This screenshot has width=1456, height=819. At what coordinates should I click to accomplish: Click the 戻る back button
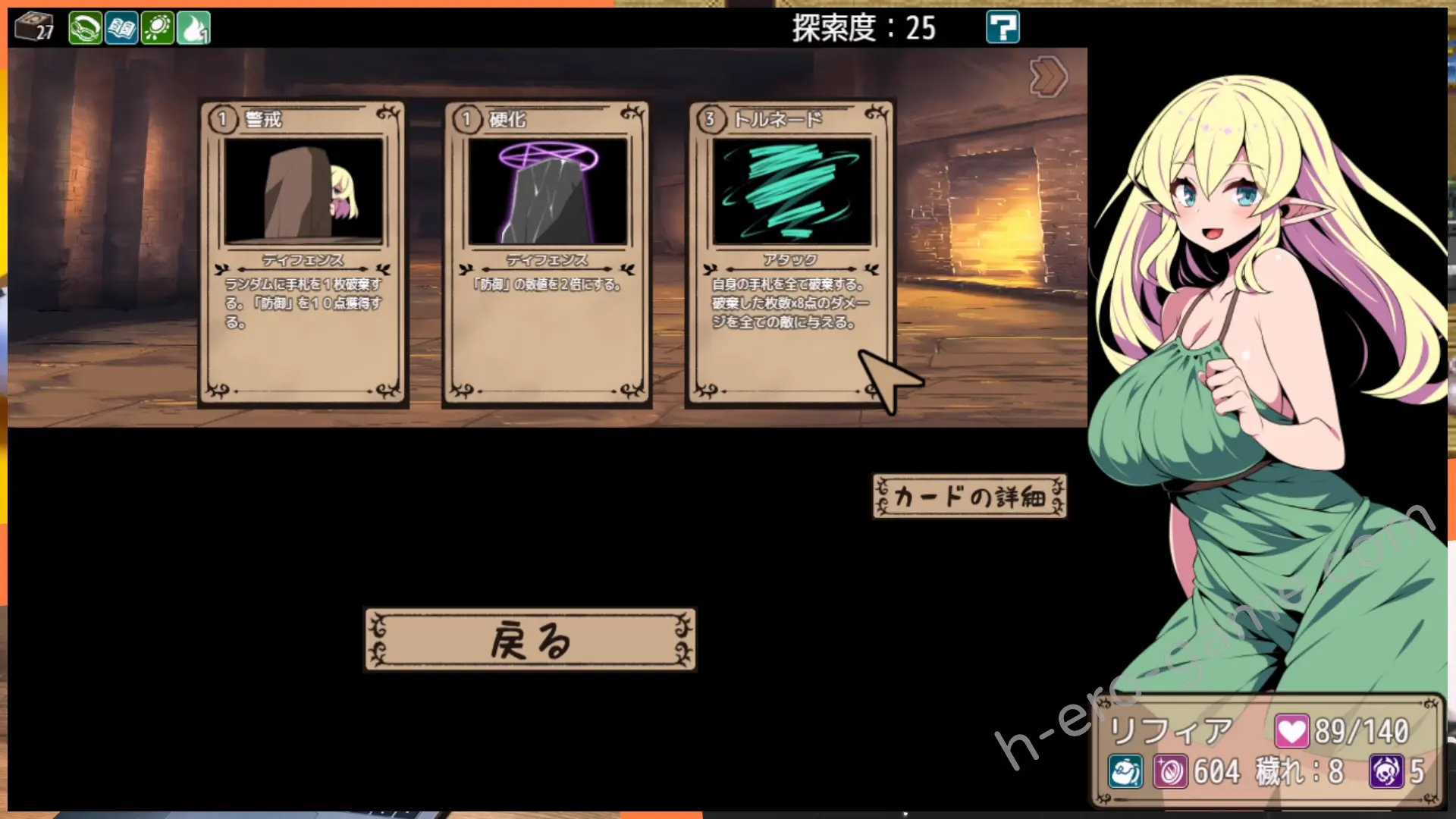tap(530, 640)
